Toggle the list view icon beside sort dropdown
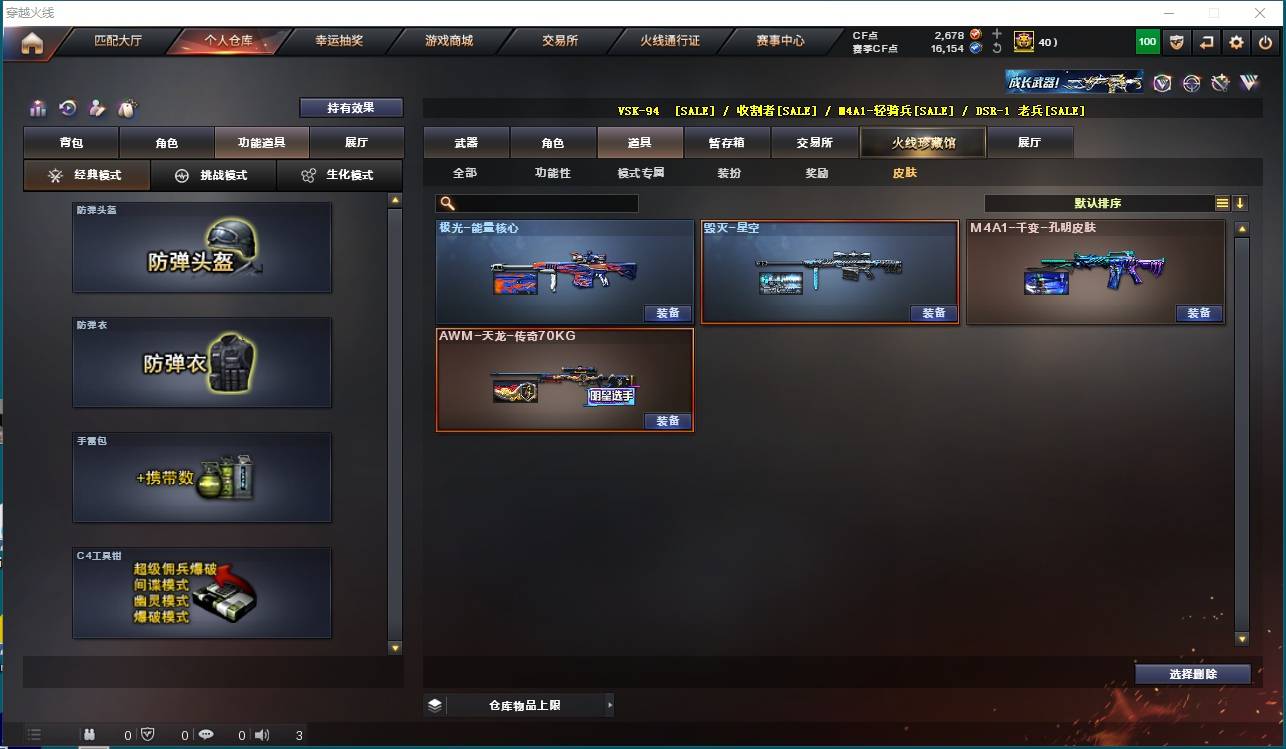Screen dimensions: 1286x749 (1222, 202)
